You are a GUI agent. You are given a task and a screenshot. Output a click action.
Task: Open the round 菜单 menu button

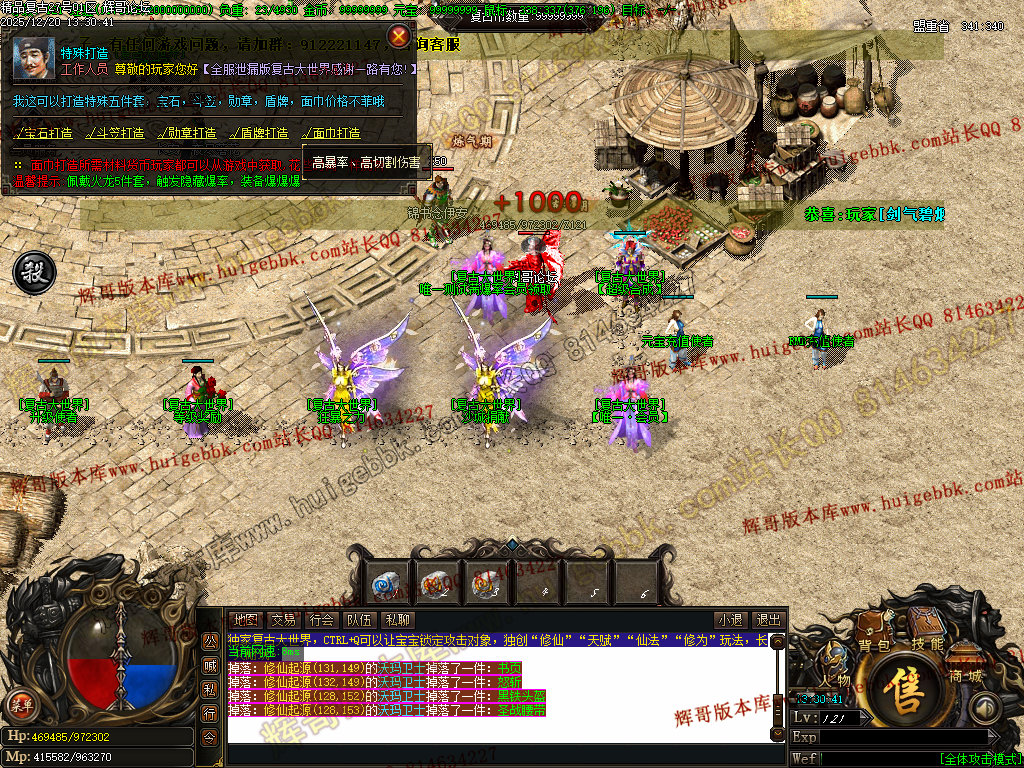(20, 704)
